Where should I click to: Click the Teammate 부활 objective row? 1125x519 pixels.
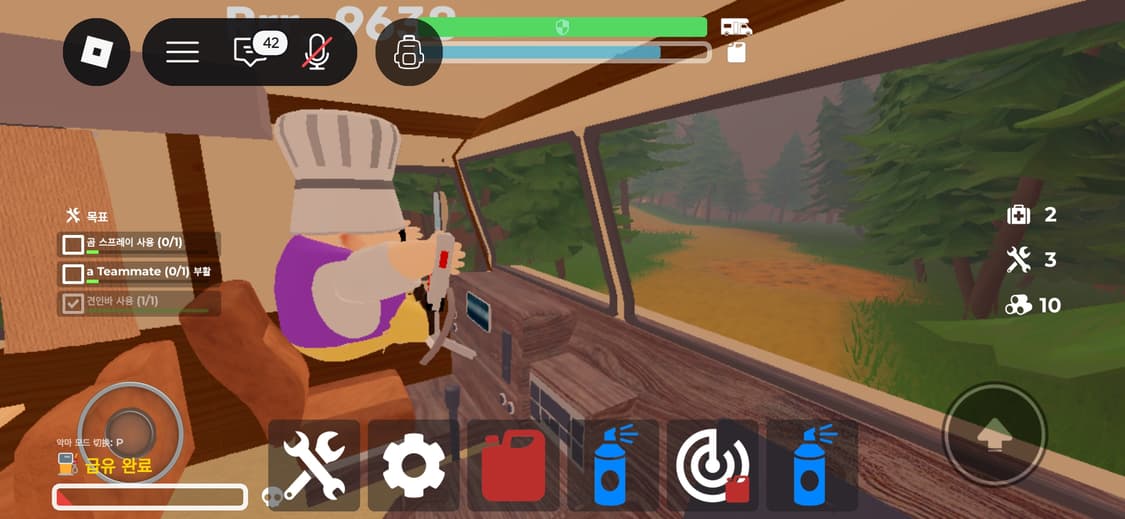pyautogui.click(x=140, y=272)
